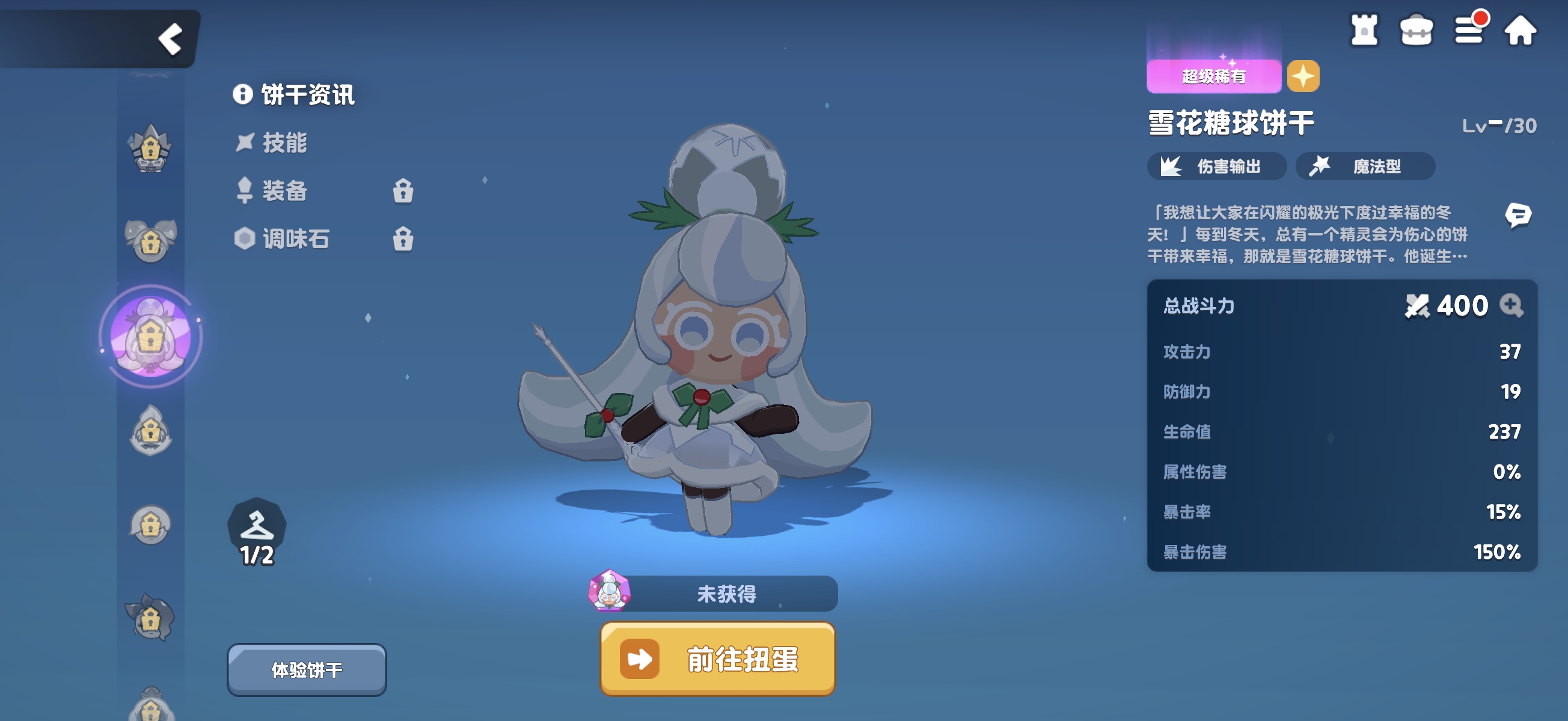Expand the 伤害输出 role tag

tap(1216, 166)
